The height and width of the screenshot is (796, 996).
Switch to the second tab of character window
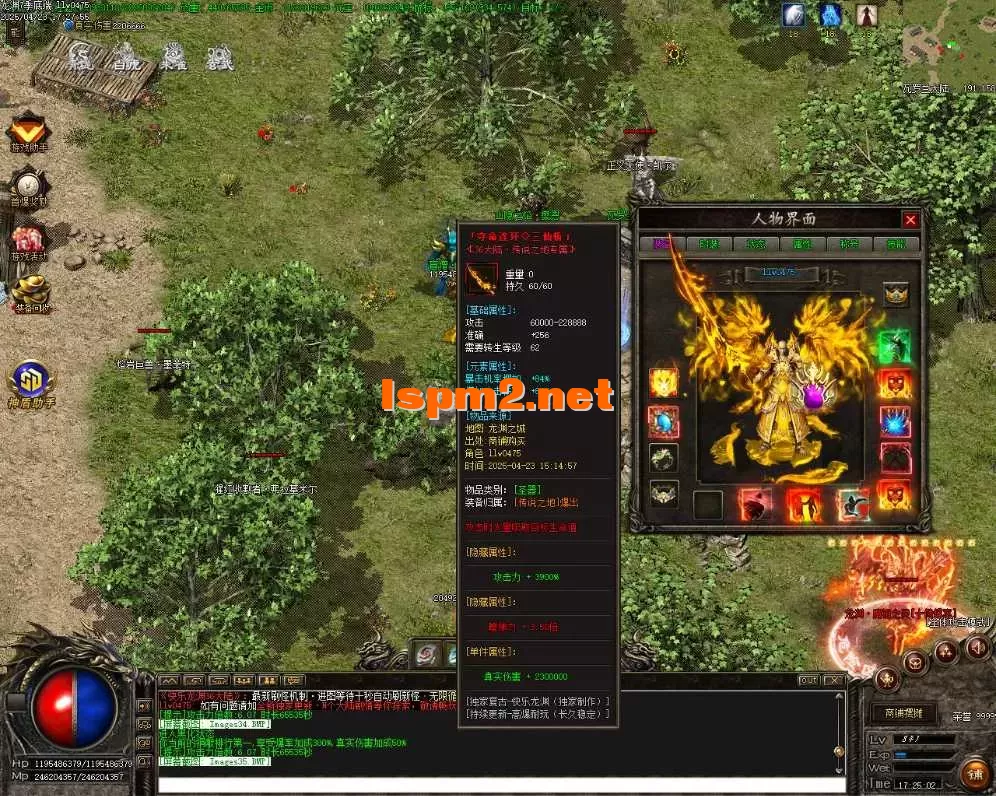pos(708,244)
